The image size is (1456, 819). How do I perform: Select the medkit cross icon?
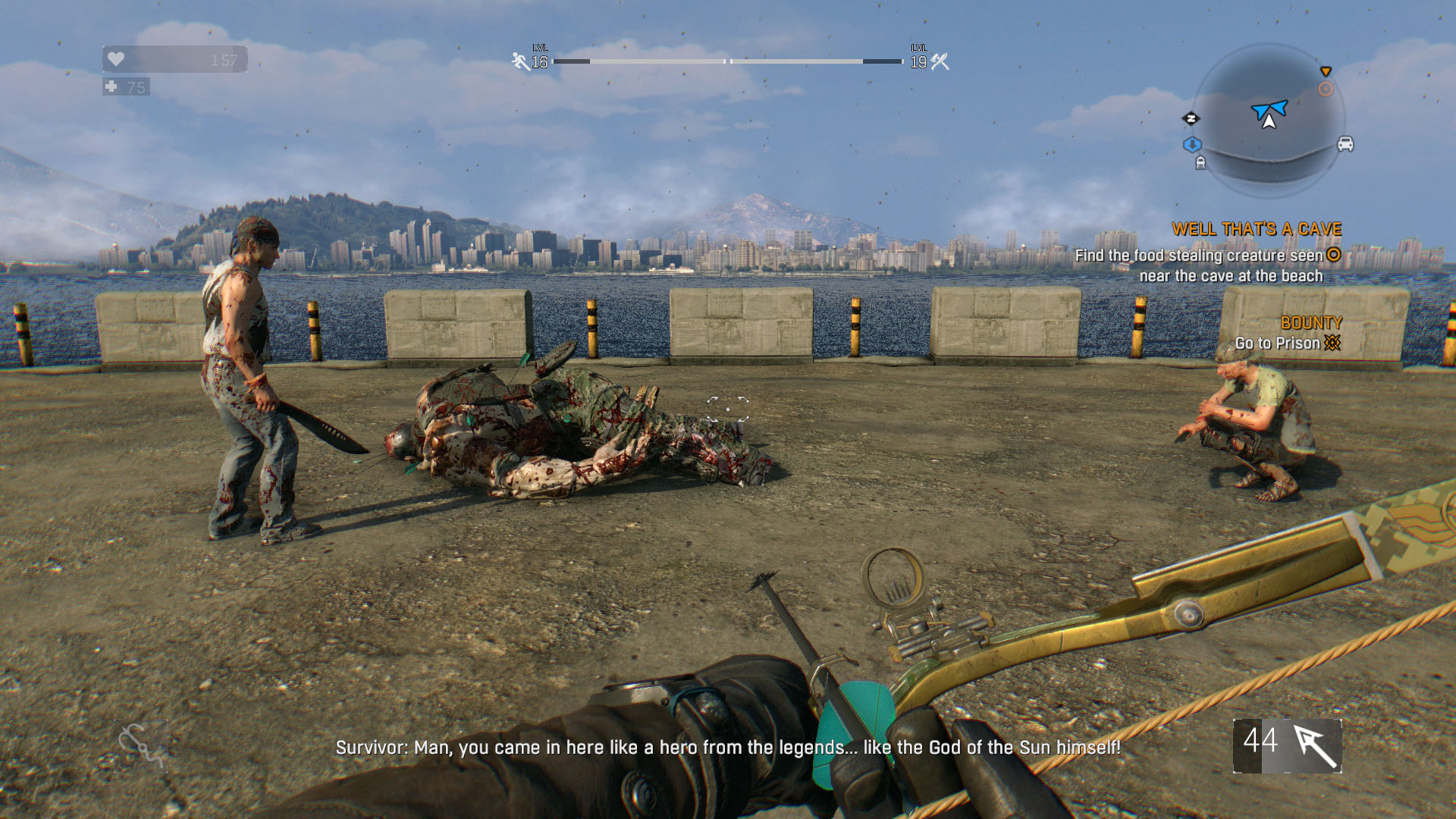[111, 86]
